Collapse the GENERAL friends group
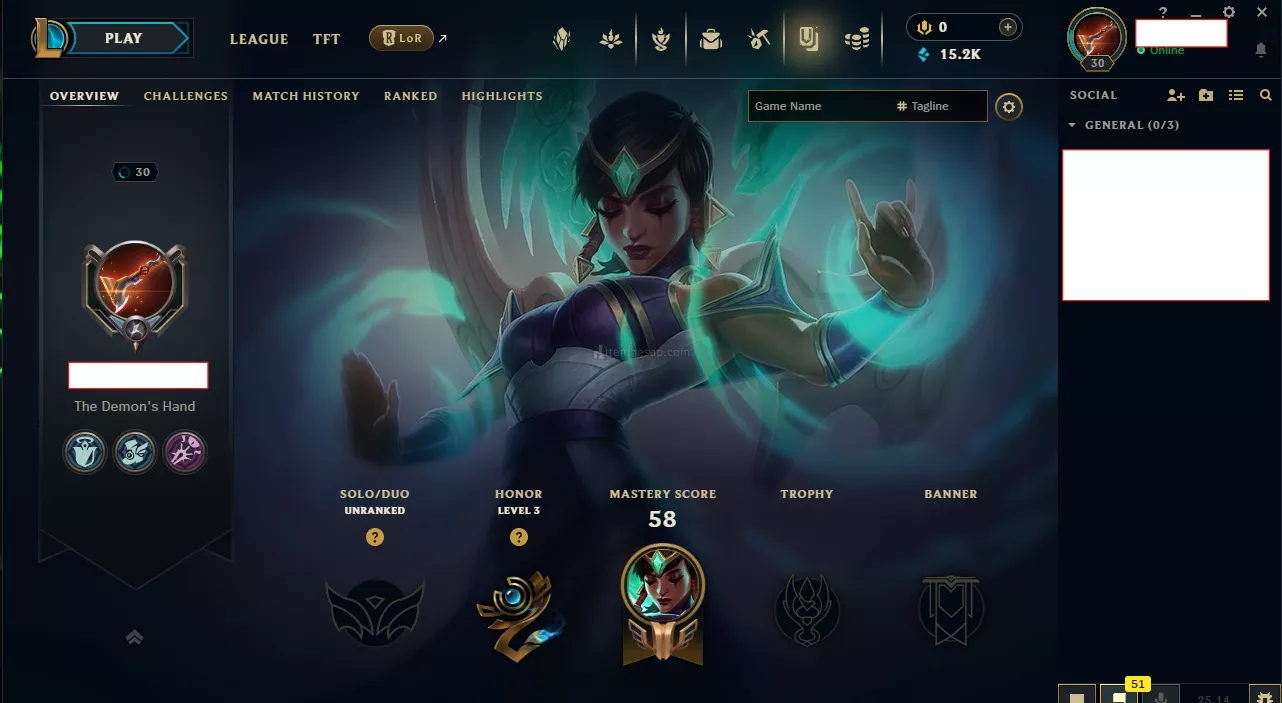Screen dimensions: 1282x703 pos(1073,125)
